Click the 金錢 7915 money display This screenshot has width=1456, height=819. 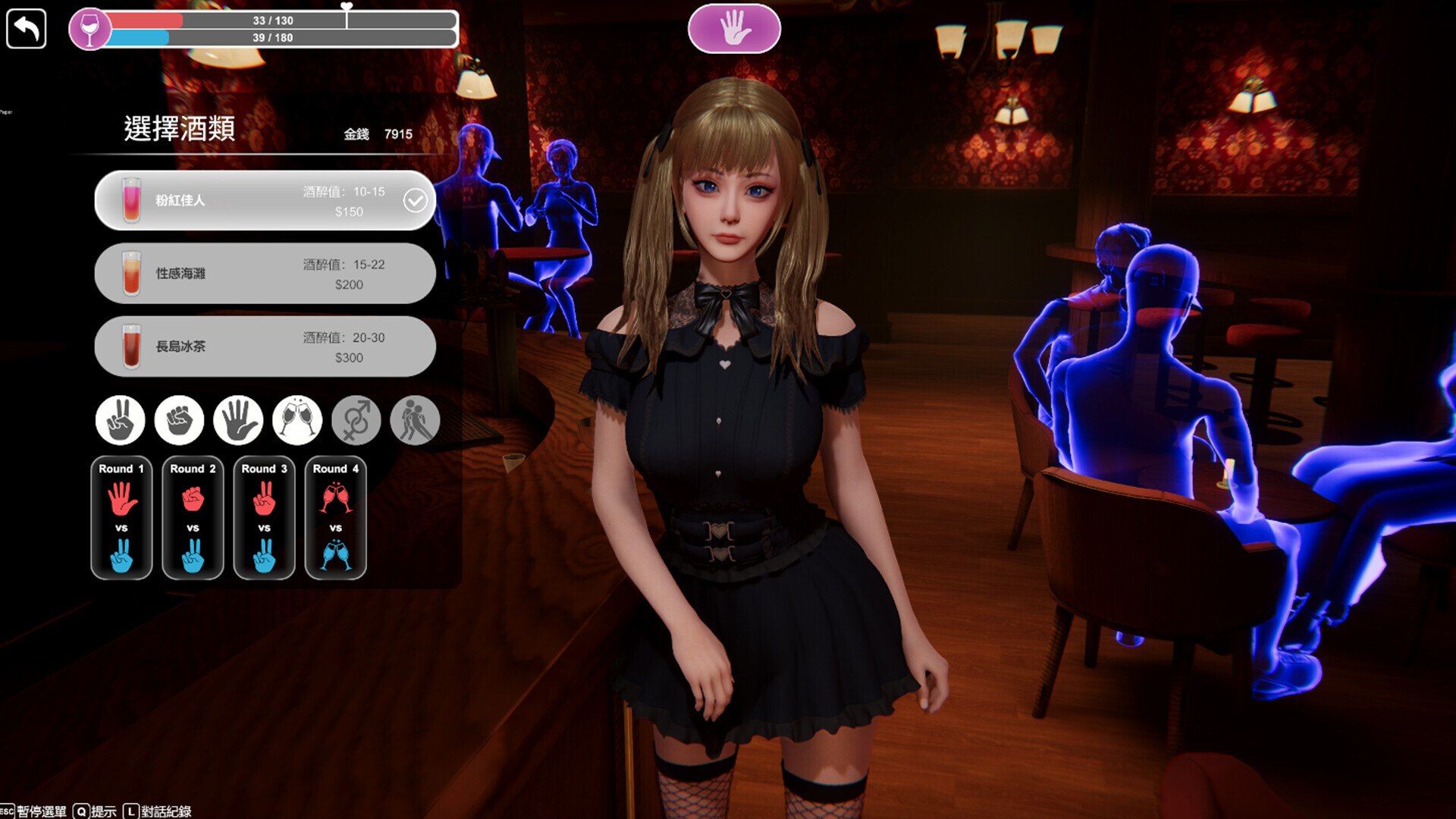[378, 133]
